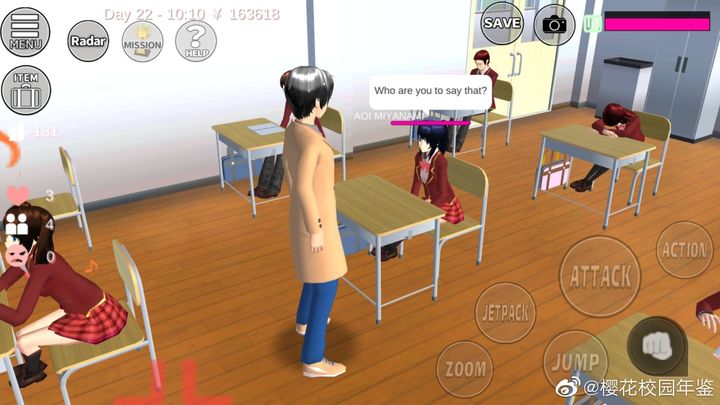This screenshot has width=720, height=405.
Task: Tap the ACTION button
Action: [685, 250]
